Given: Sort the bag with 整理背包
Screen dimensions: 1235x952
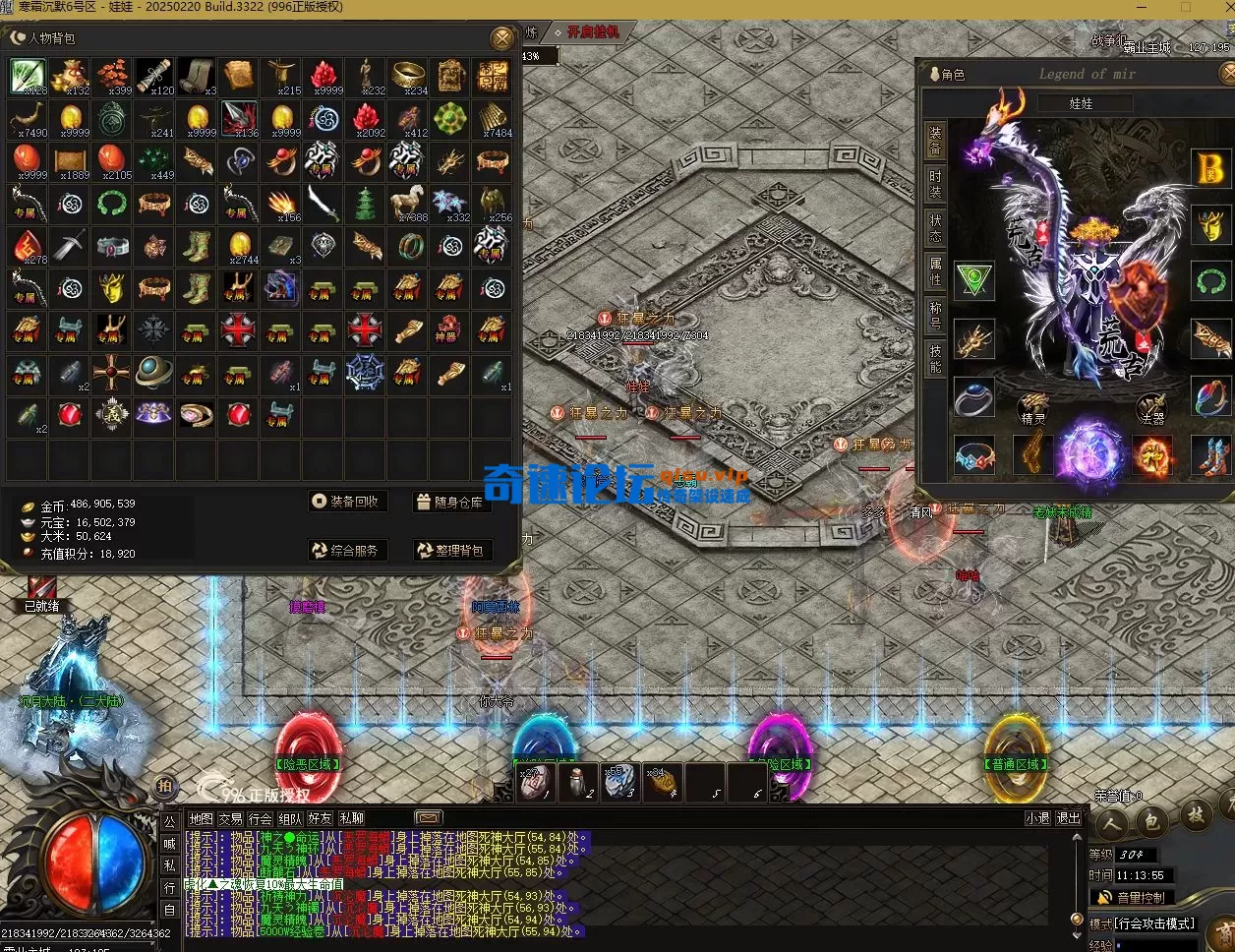Looking at the screenshot, I should click(450, 551).
